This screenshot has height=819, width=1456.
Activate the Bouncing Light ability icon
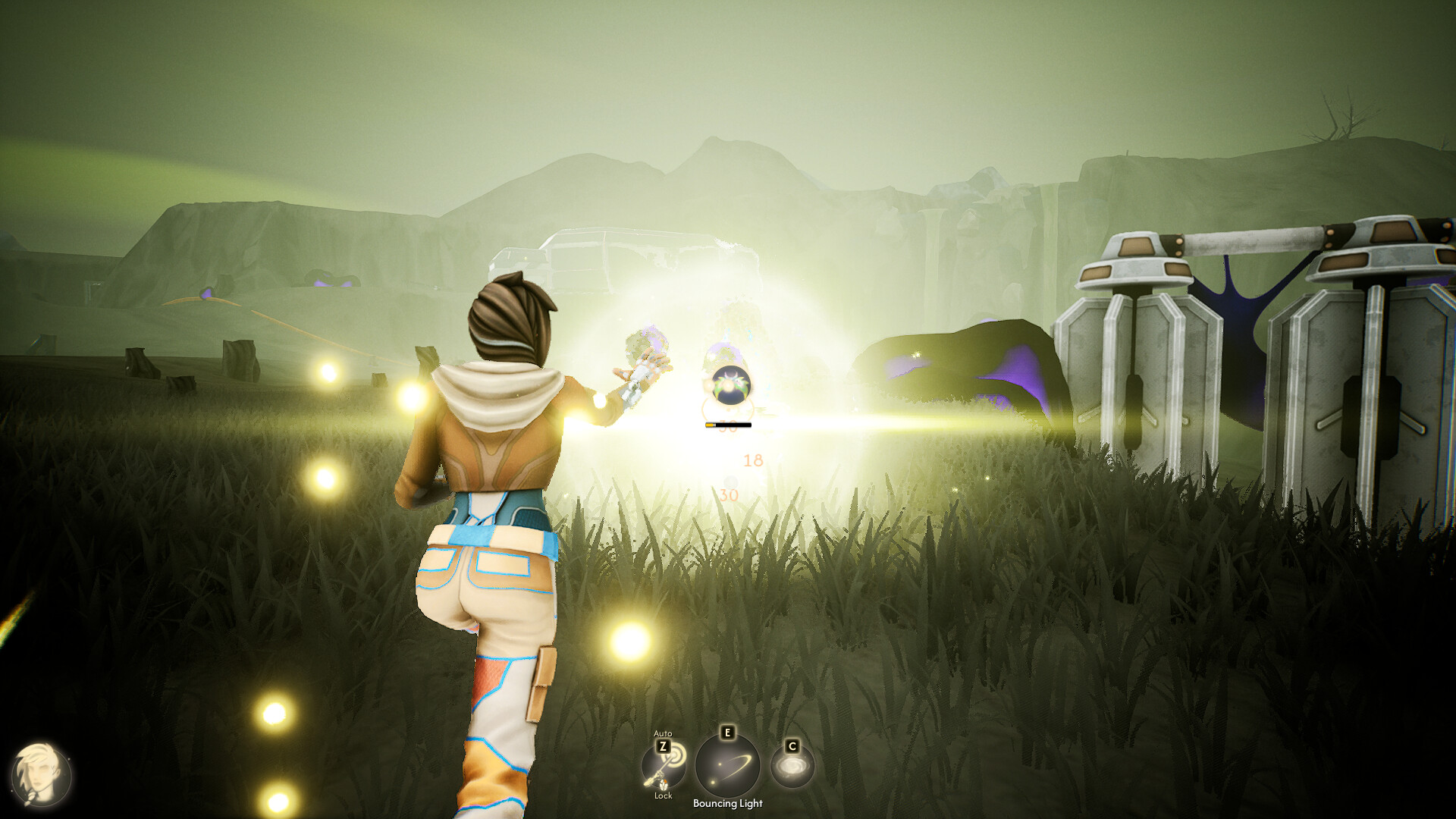[728, 765]
